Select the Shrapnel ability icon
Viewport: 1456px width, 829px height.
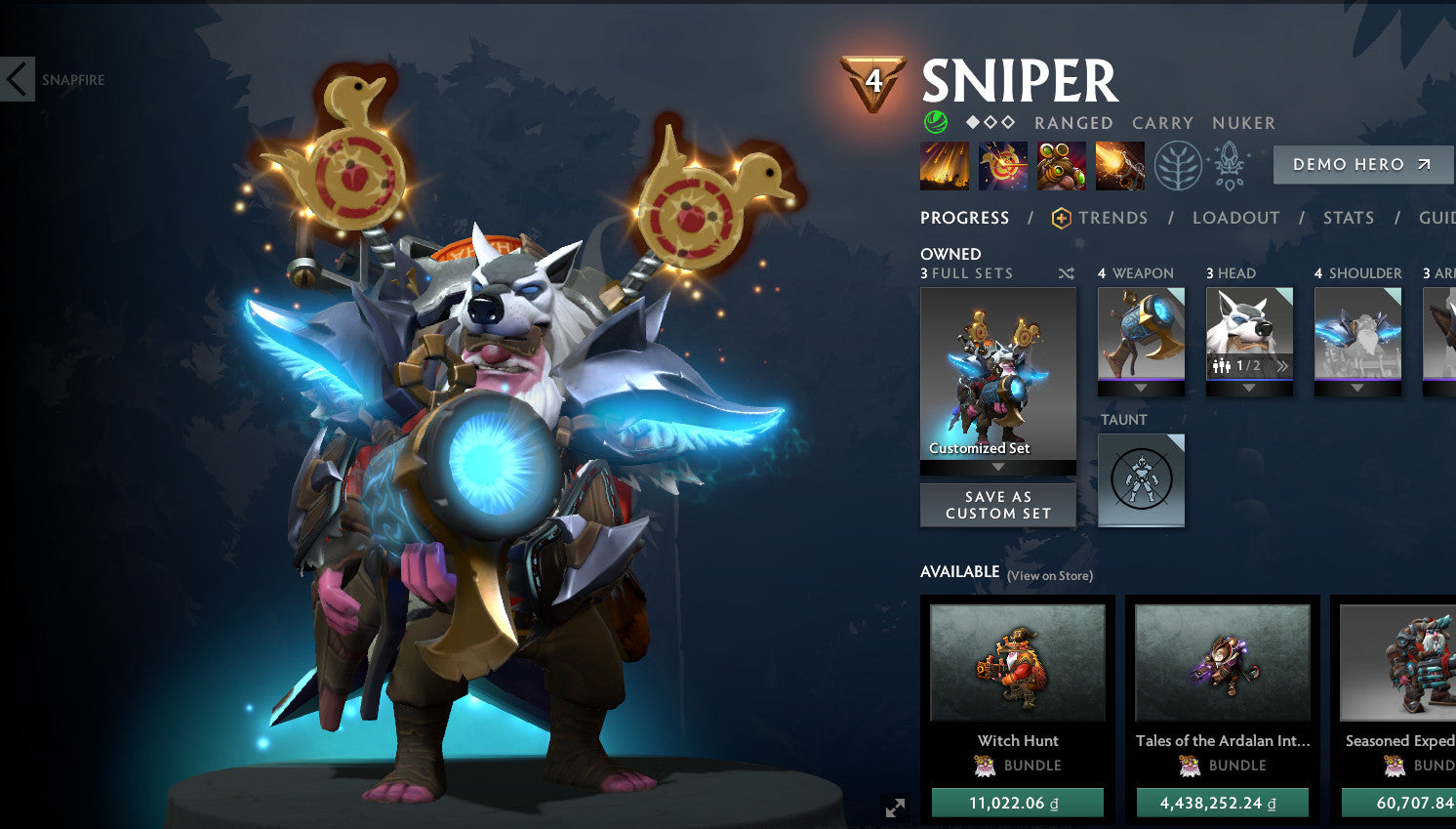[944, 164]
